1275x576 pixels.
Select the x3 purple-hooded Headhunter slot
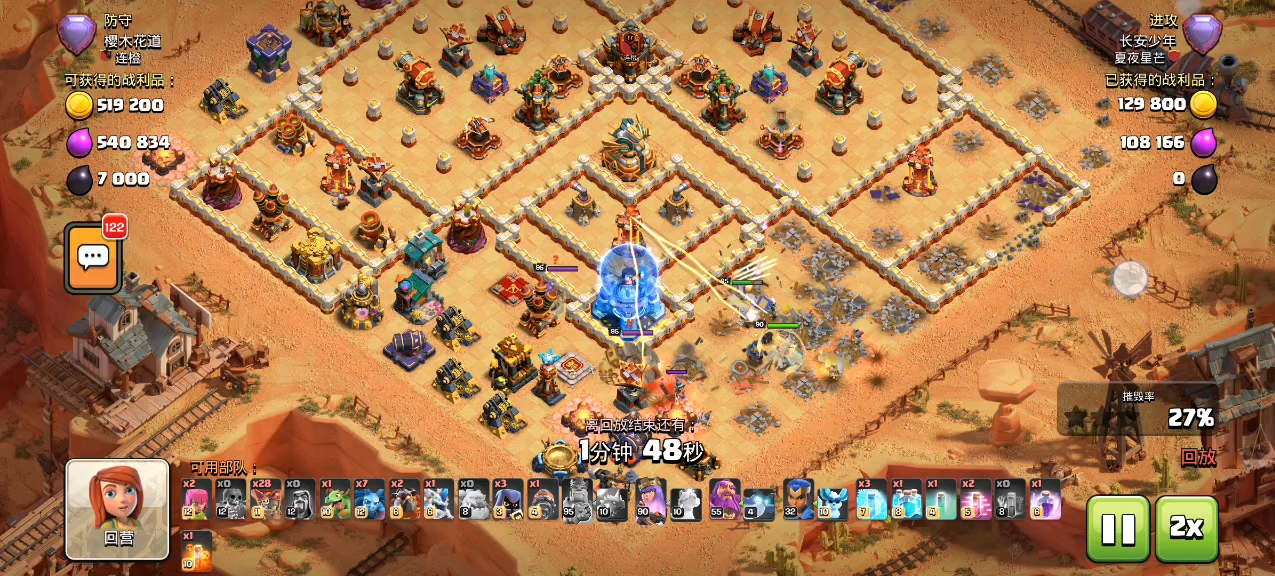pos(507,498)
